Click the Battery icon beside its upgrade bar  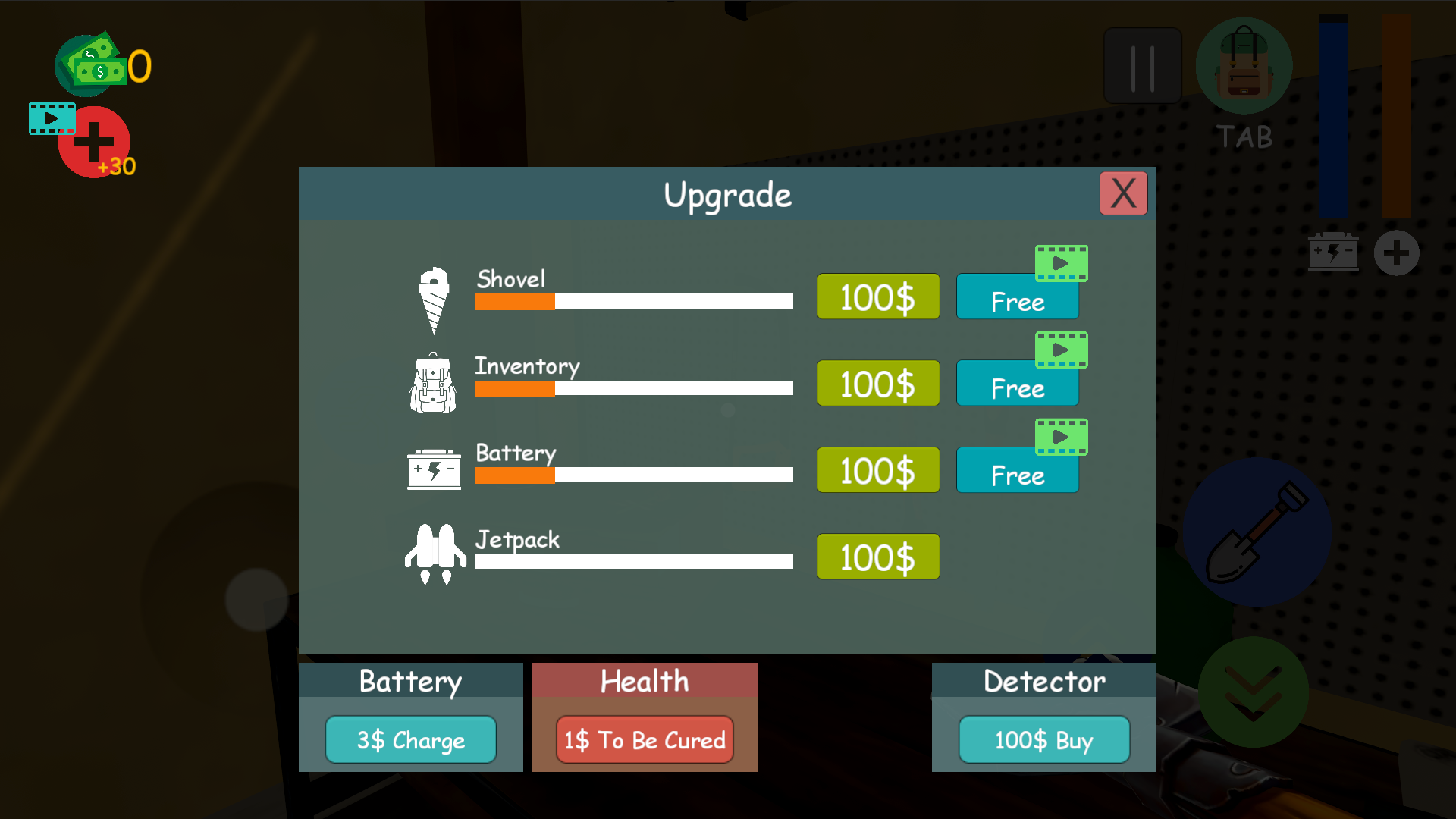point(434,469)
